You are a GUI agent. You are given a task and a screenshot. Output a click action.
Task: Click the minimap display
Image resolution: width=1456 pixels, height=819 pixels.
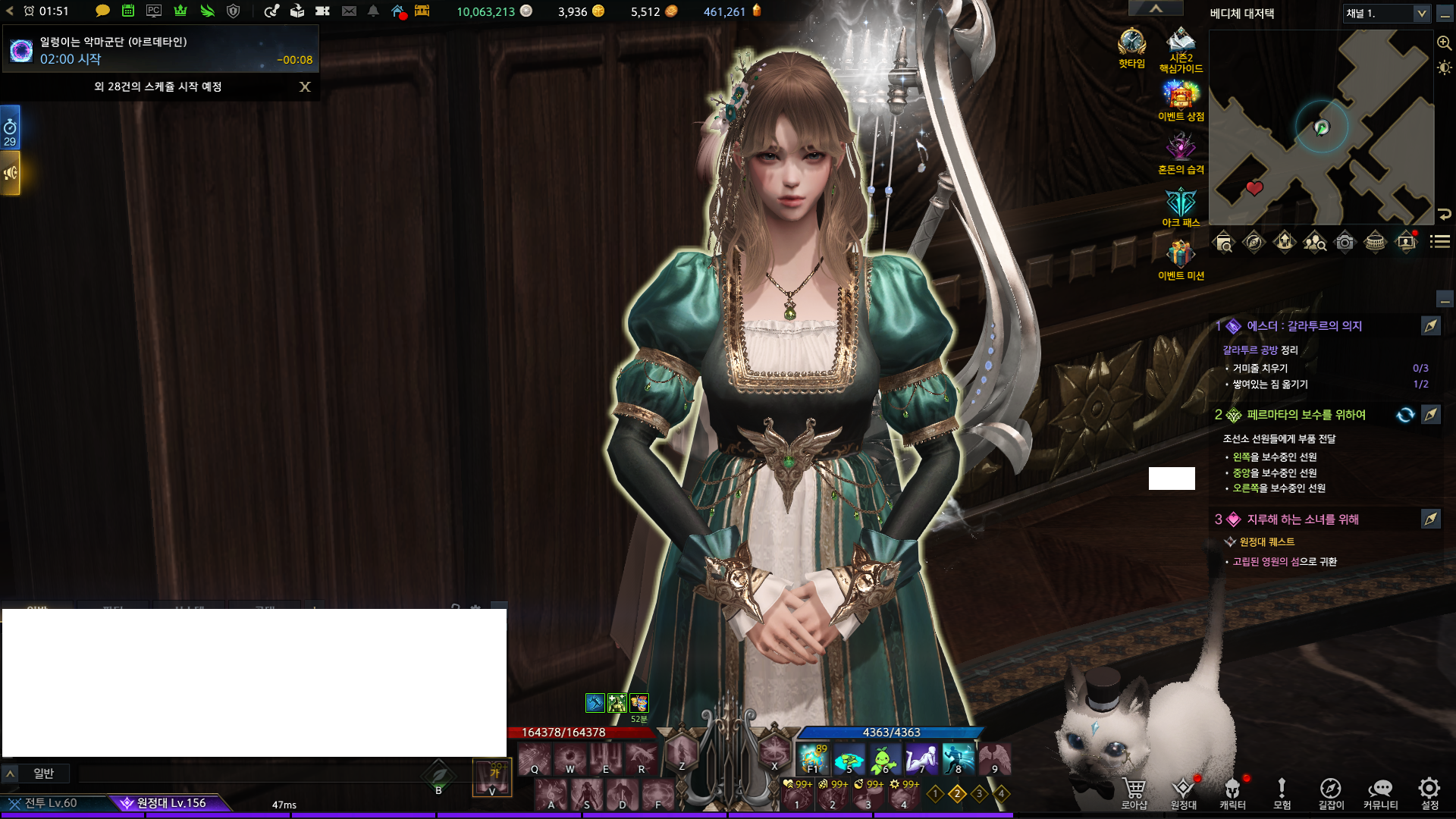click(x=1321, y=127)
